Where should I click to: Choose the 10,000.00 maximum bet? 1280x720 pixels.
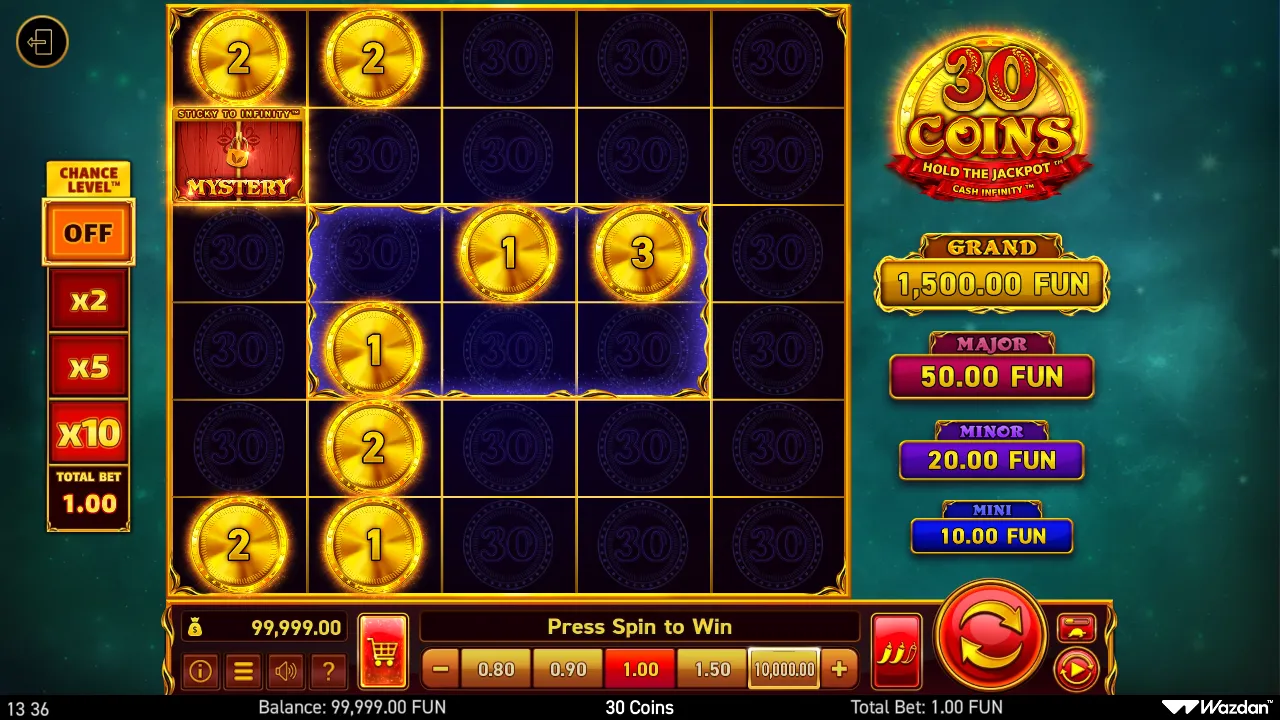pos(783,668)
